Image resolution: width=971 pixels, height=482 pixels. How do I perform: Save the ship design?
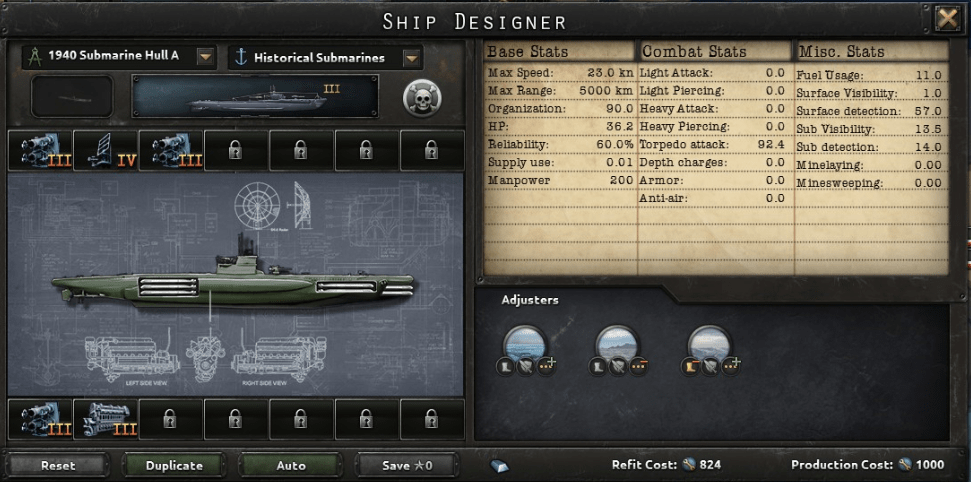406,465
